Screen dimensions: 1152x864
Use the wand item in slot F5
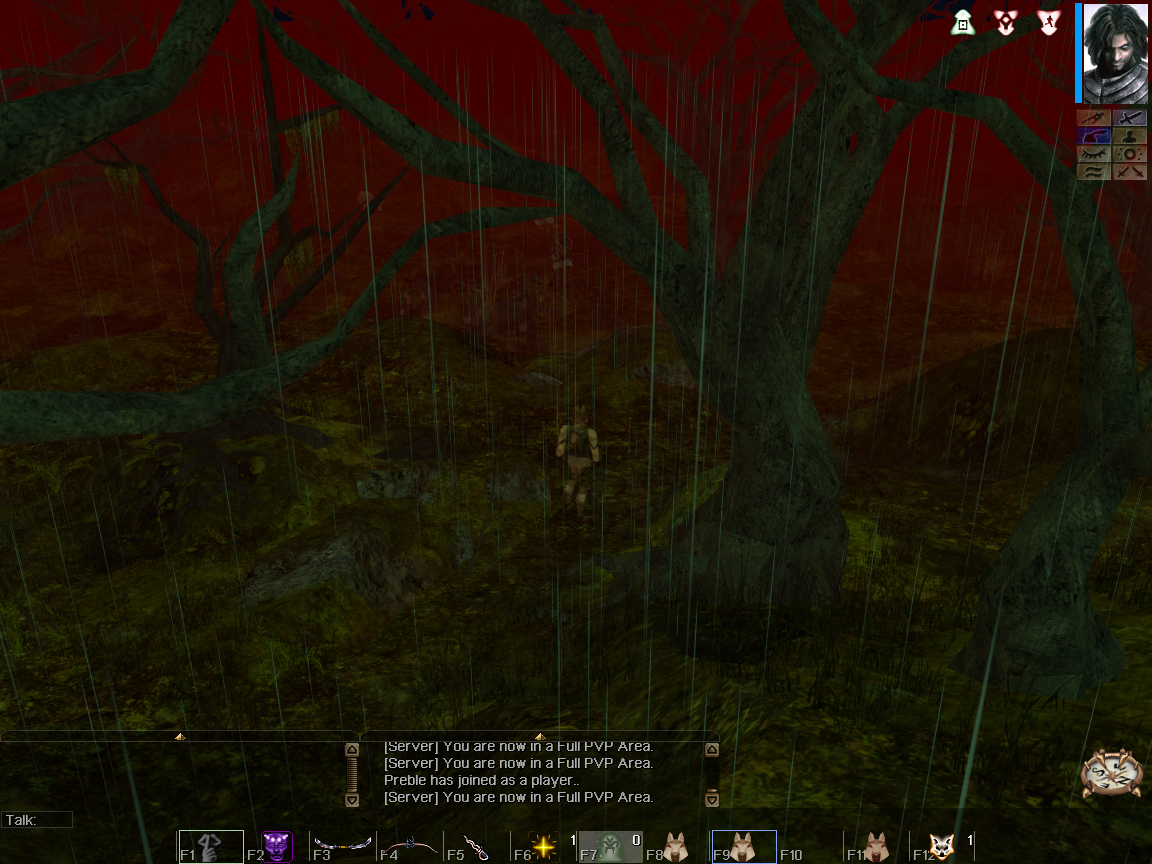point(477,847)
